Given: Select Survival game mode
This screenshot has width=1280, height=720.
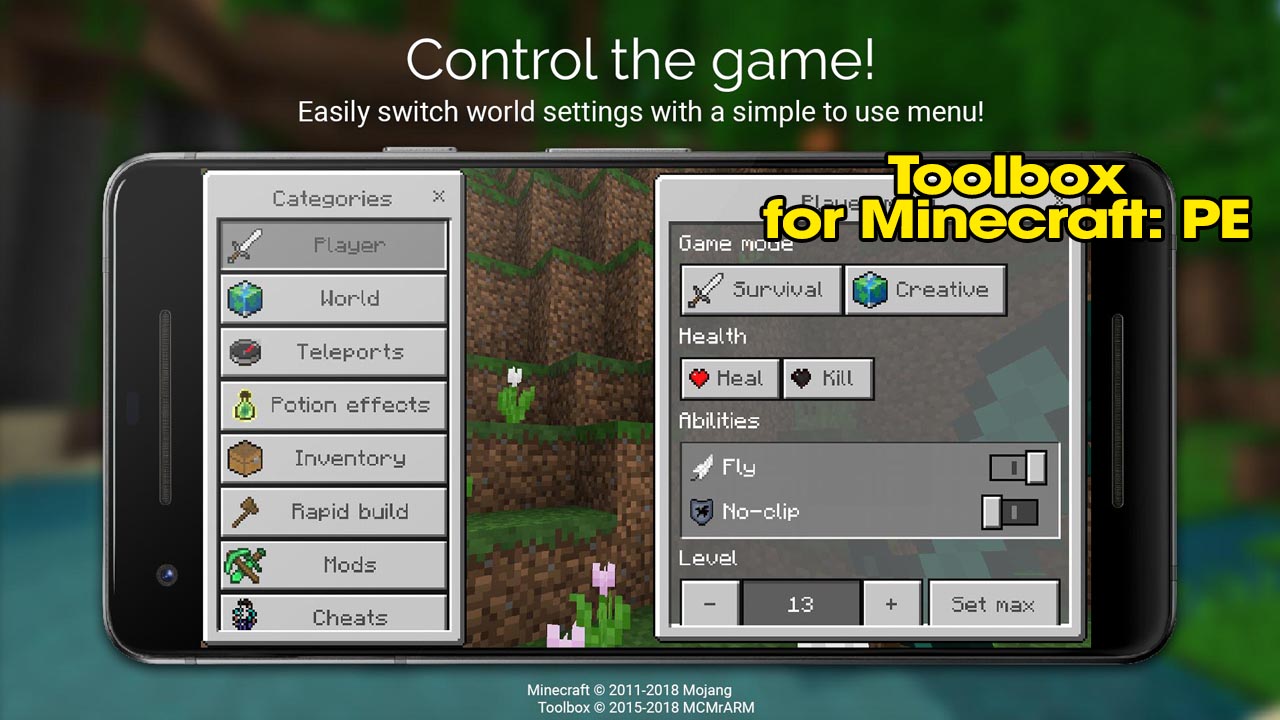Looking at the screenshot, I should [760, 290].
